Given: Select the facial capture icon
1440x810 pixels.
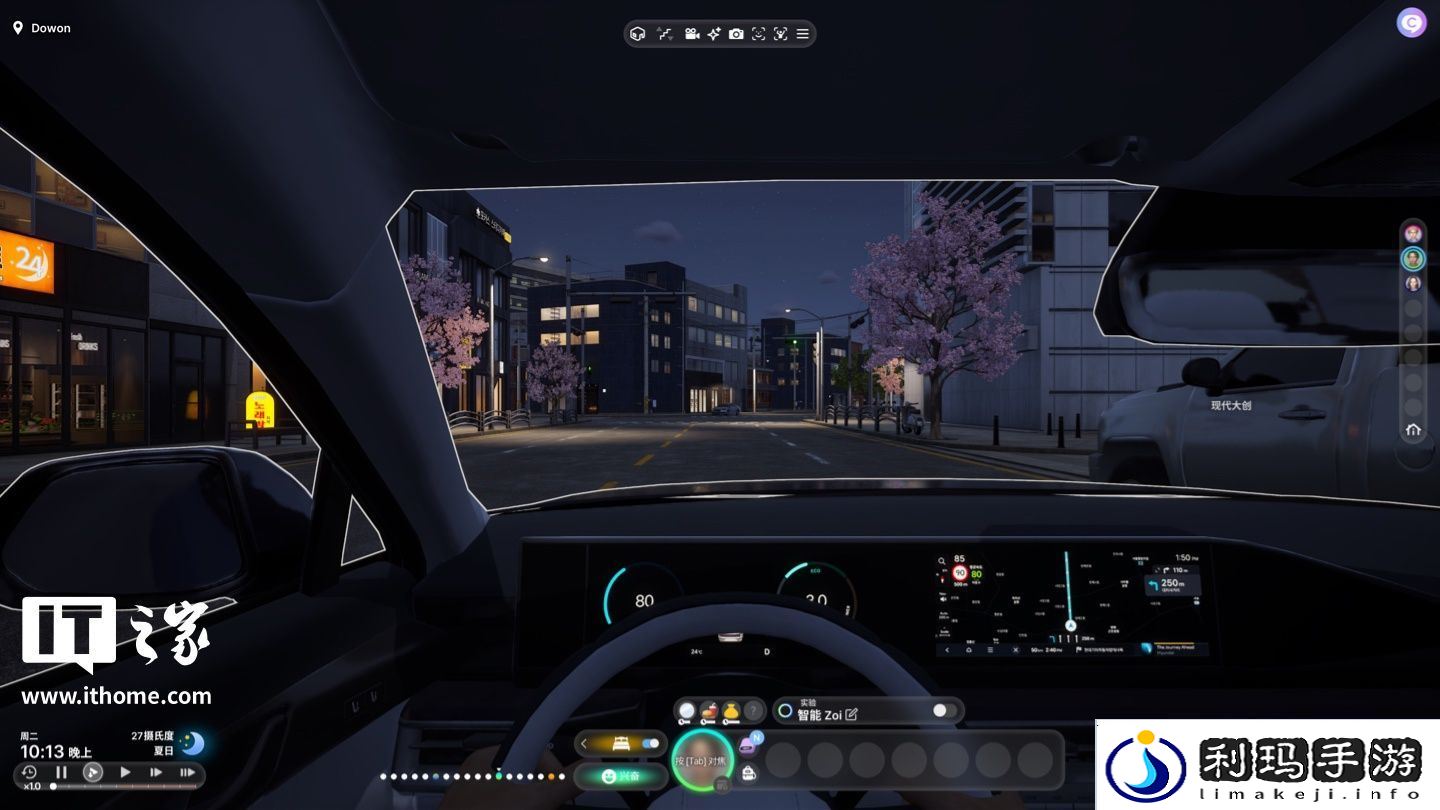Looking at the screenshot, I should coord(758,34).
